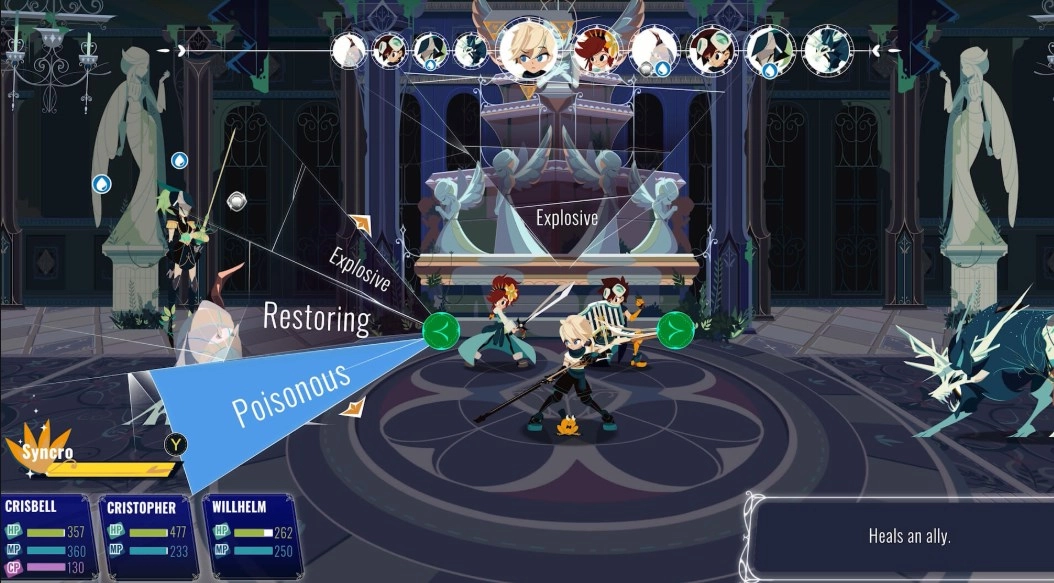Select the Poisonous skill option
This screenshot has height=583, width=1054.
tap(290, 394)
